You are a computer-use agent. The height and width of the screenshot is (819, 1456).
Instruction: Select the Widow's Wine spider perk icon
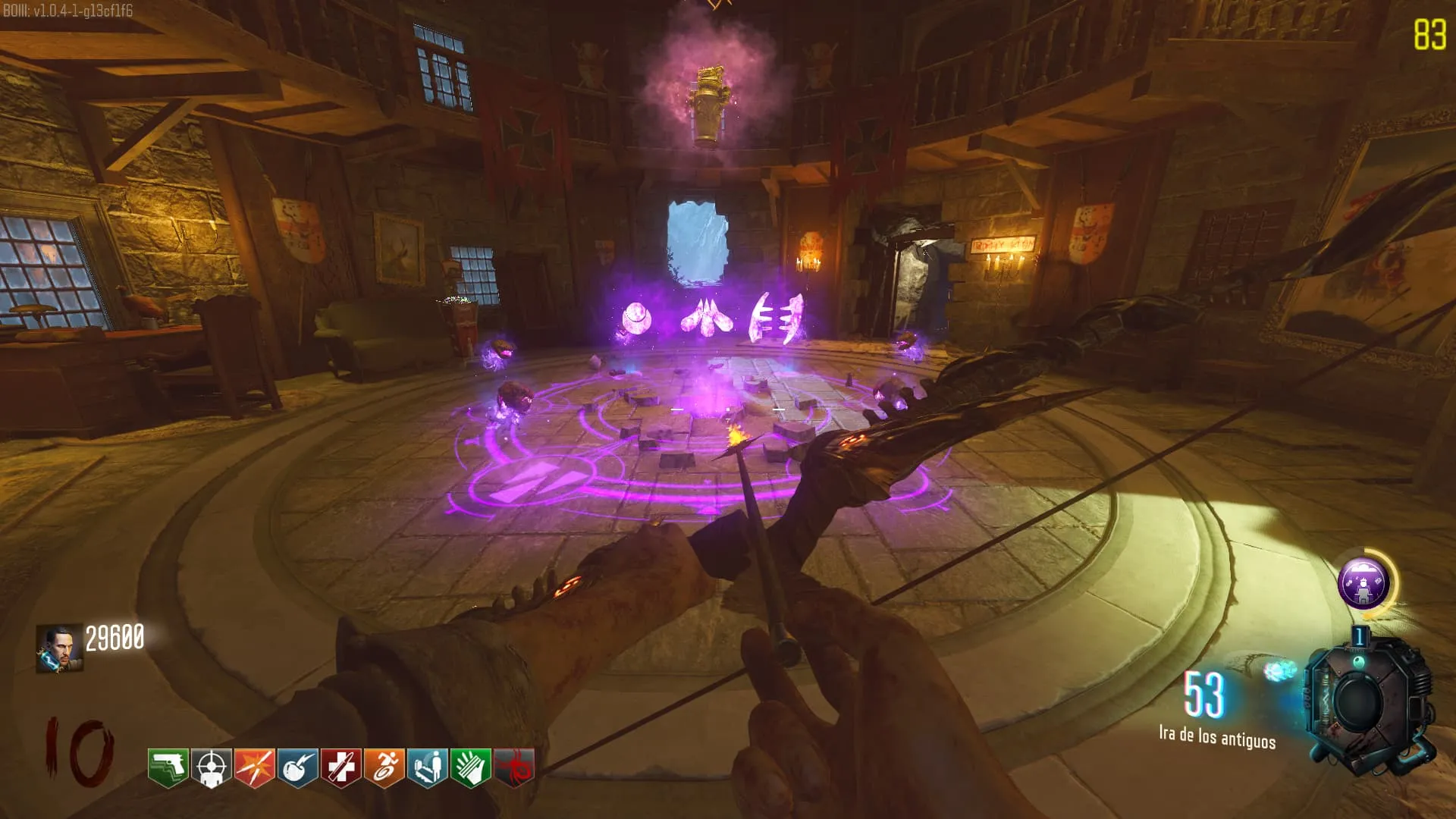click(513, 767)
